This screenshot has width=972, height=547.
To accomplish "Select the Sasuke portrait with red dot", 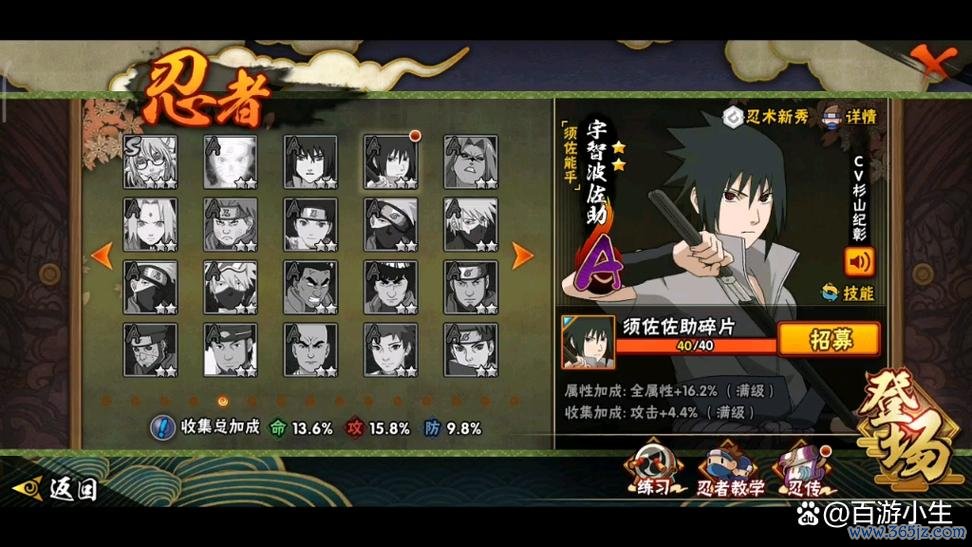I will tap(391, 162).
